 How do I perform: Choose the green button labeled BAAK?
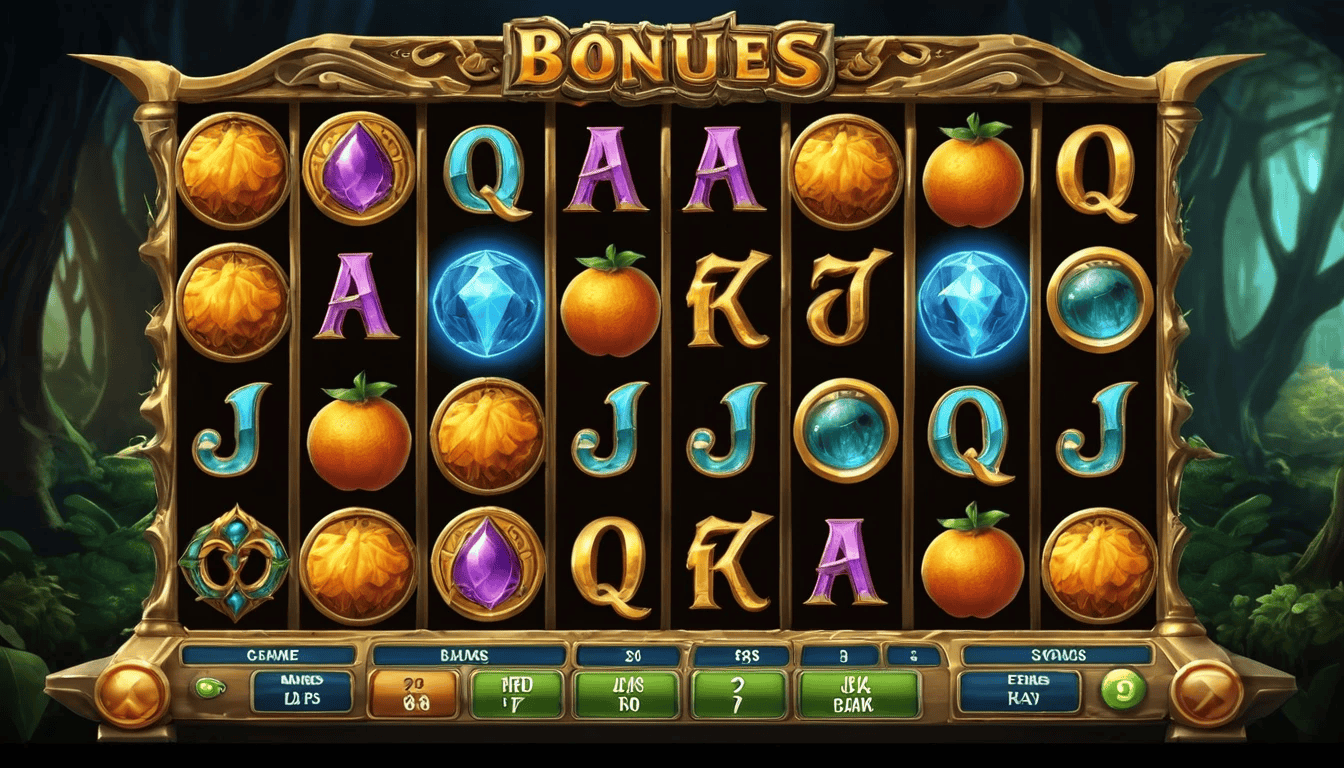point(858,694)
